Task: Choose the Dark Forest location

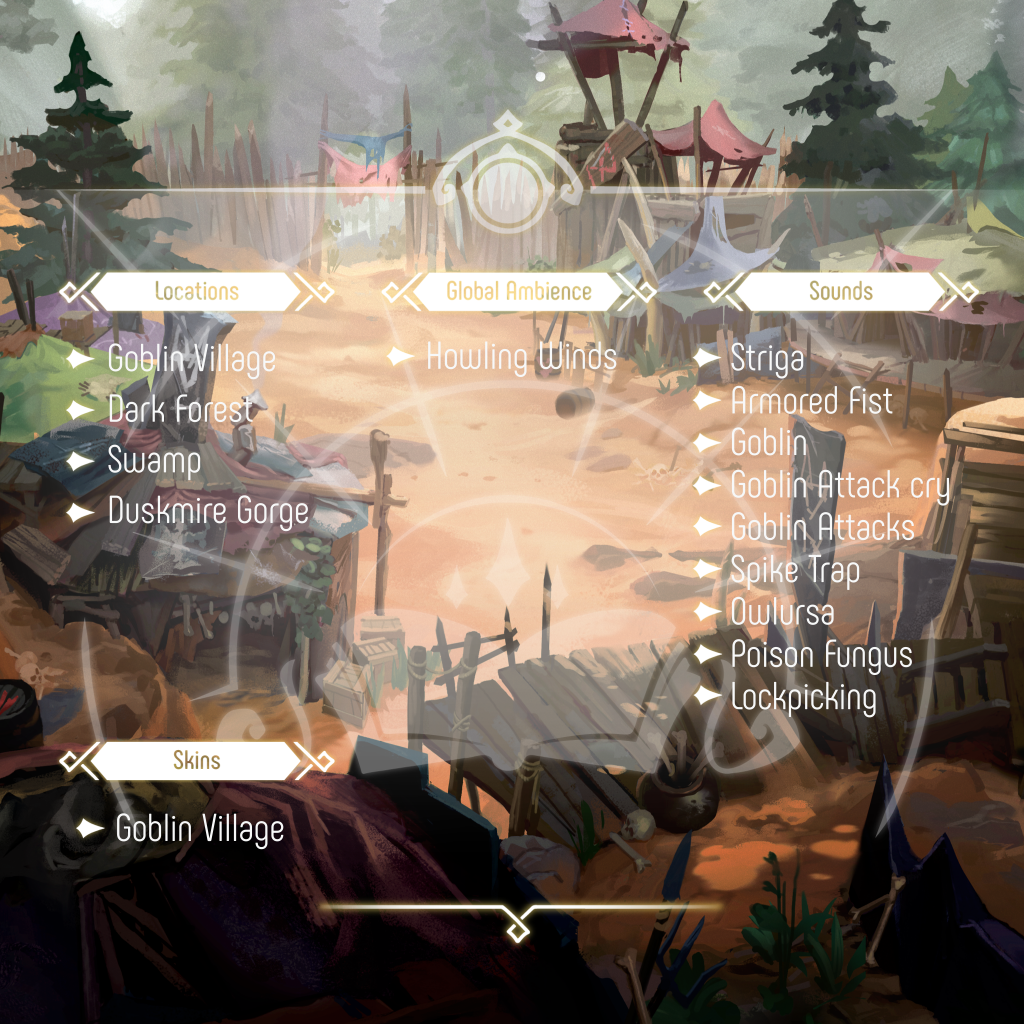Action: [x=181, y=410]
